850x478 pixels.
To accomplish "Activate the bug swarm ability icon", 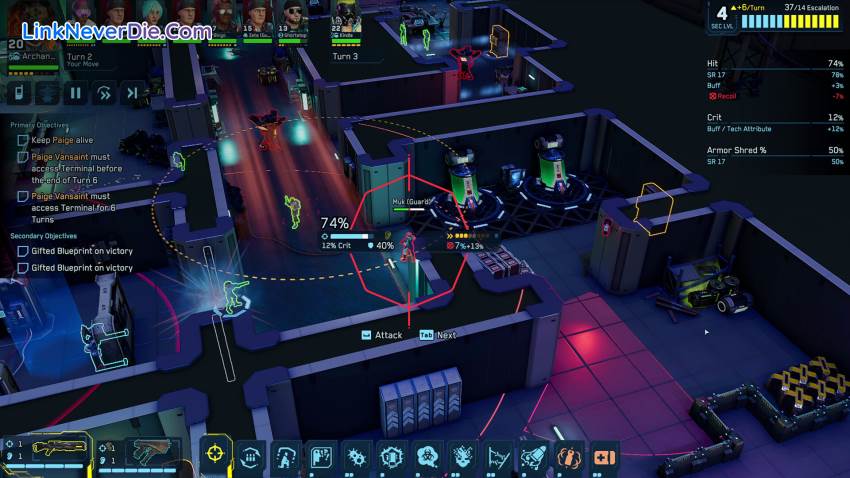I will point(357,456).
